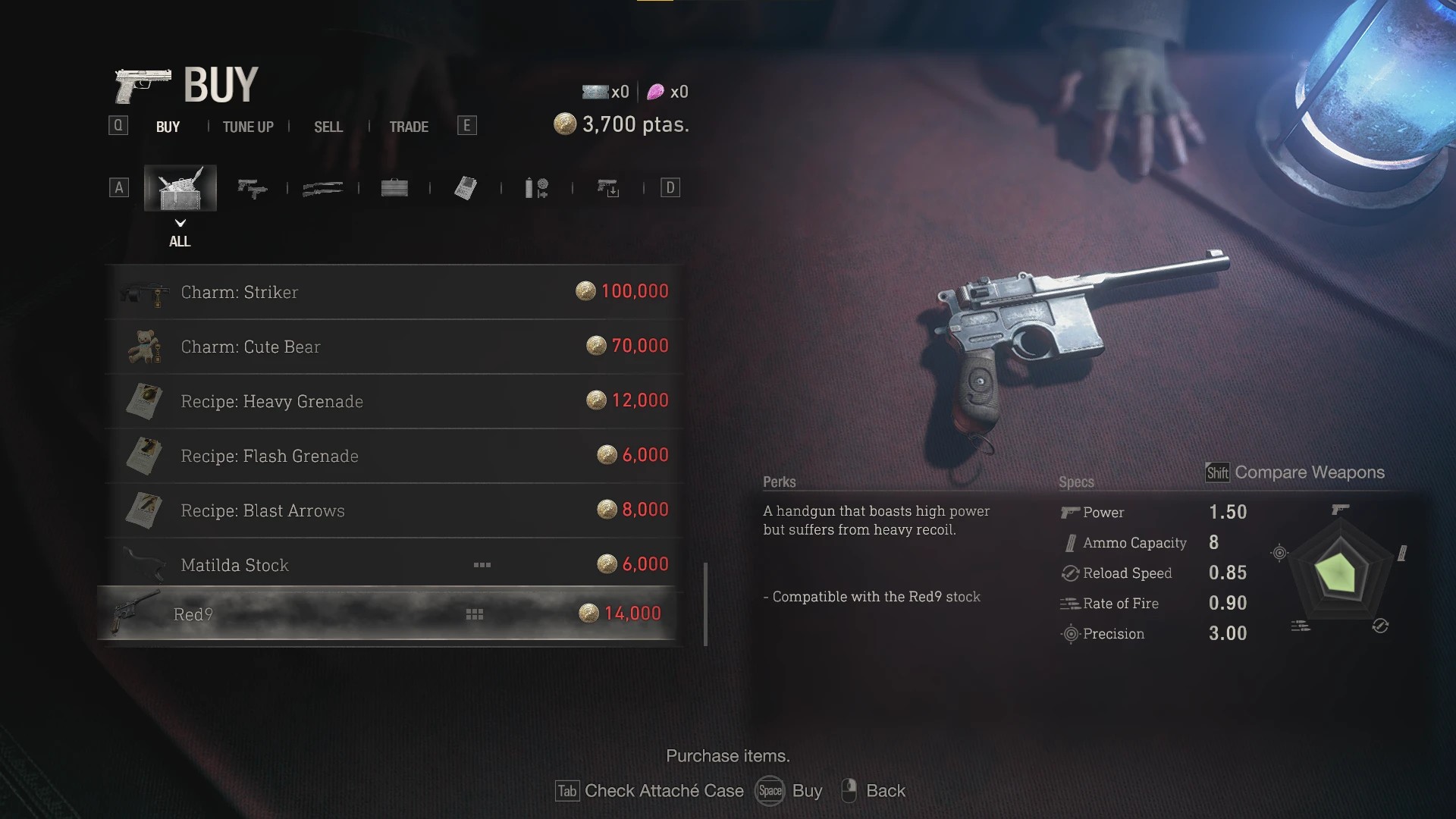This screenshot has width=1456, height=819.
Task: Pick Recipe: Heavy Grenade from the list
Action: (x=394, y=401)
